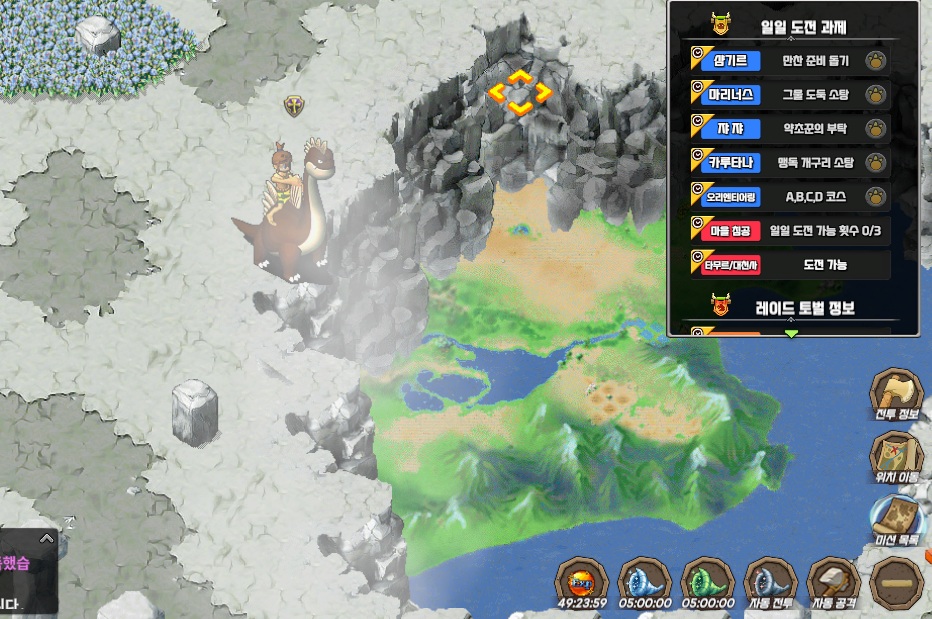Image resolution: width=932 pixels, height=619 pixels.
Task: Choose the 자자 daily challenge row
Action: (788, 128)
